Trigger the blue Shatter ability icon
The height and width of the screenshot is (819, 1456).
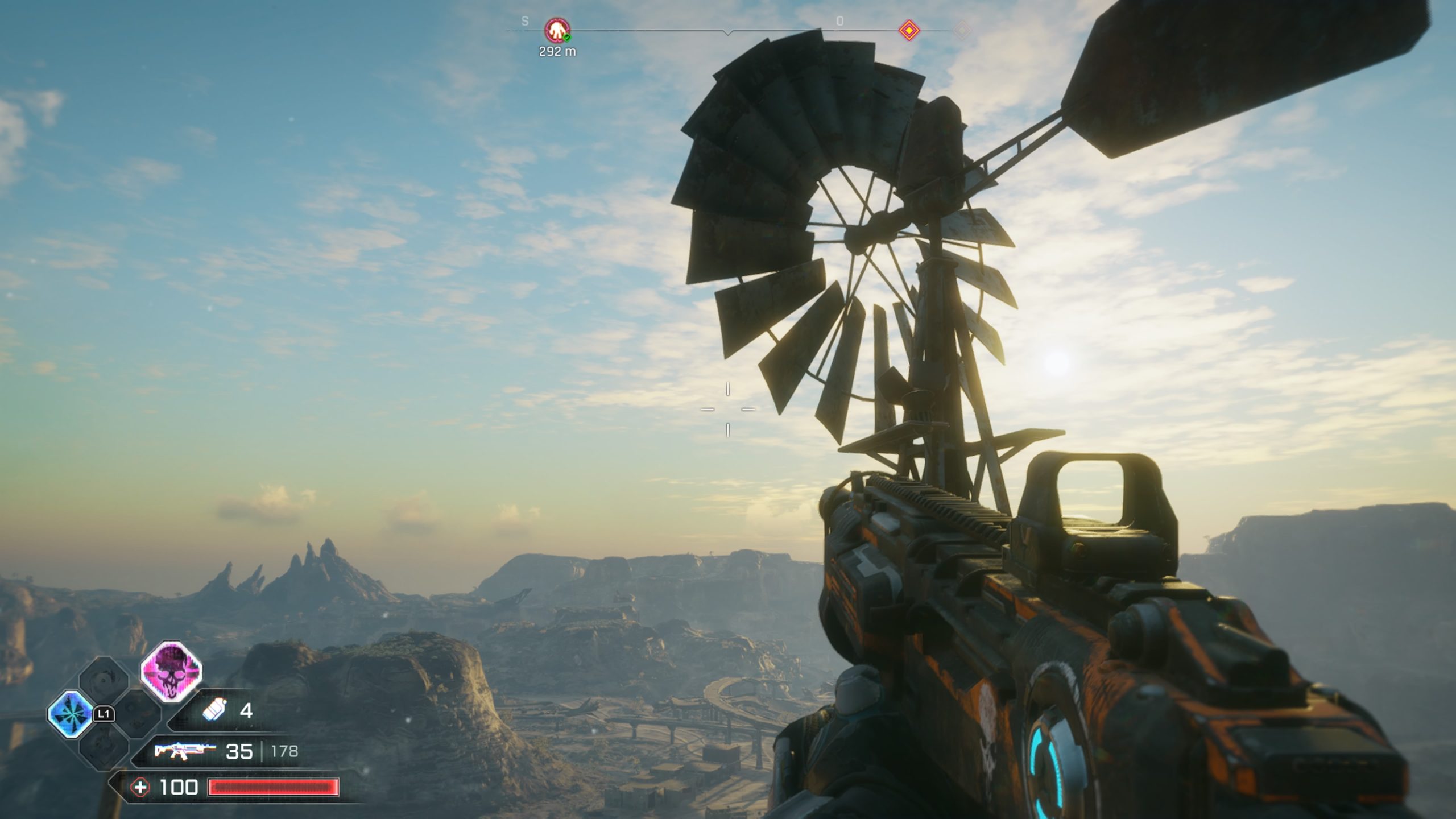coord(71,714)
